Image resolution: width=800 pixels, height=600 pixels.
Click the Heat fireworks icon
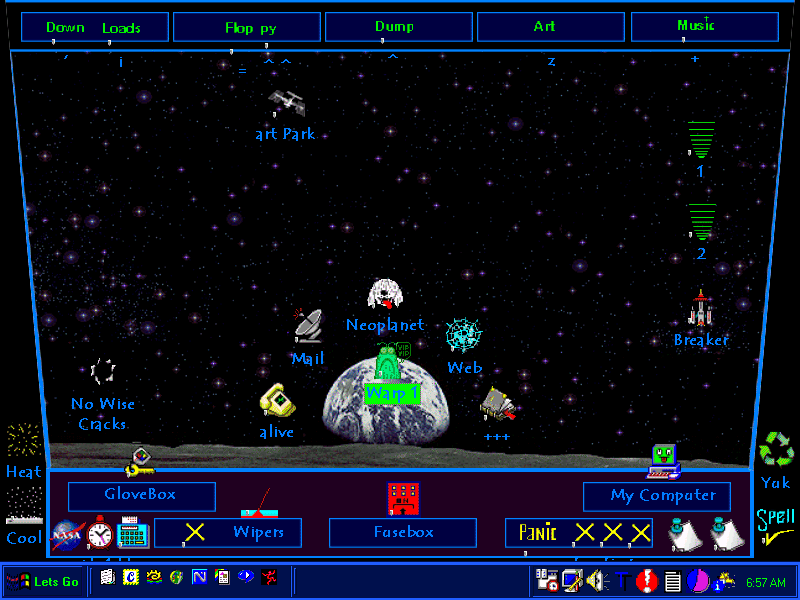click(x=23, y=441)
